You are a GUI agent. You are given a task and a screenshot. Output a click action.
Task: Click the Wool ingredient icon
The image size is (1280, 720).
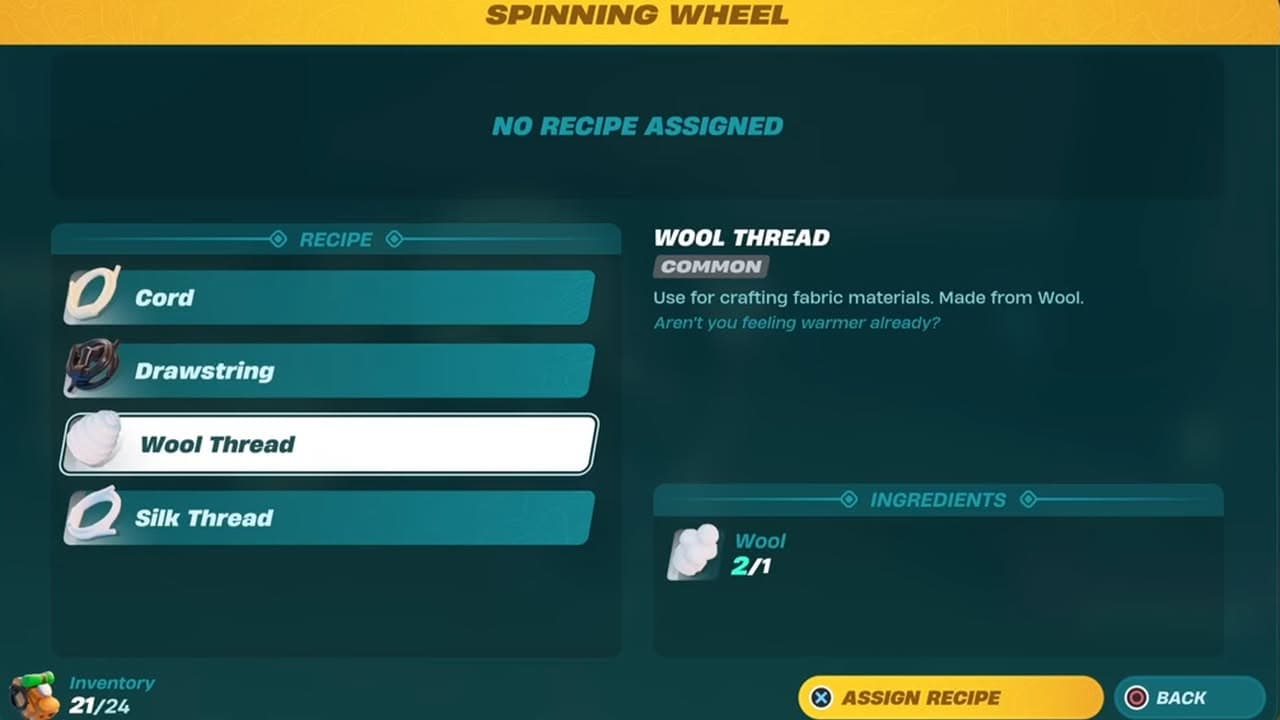pos(694,553)
